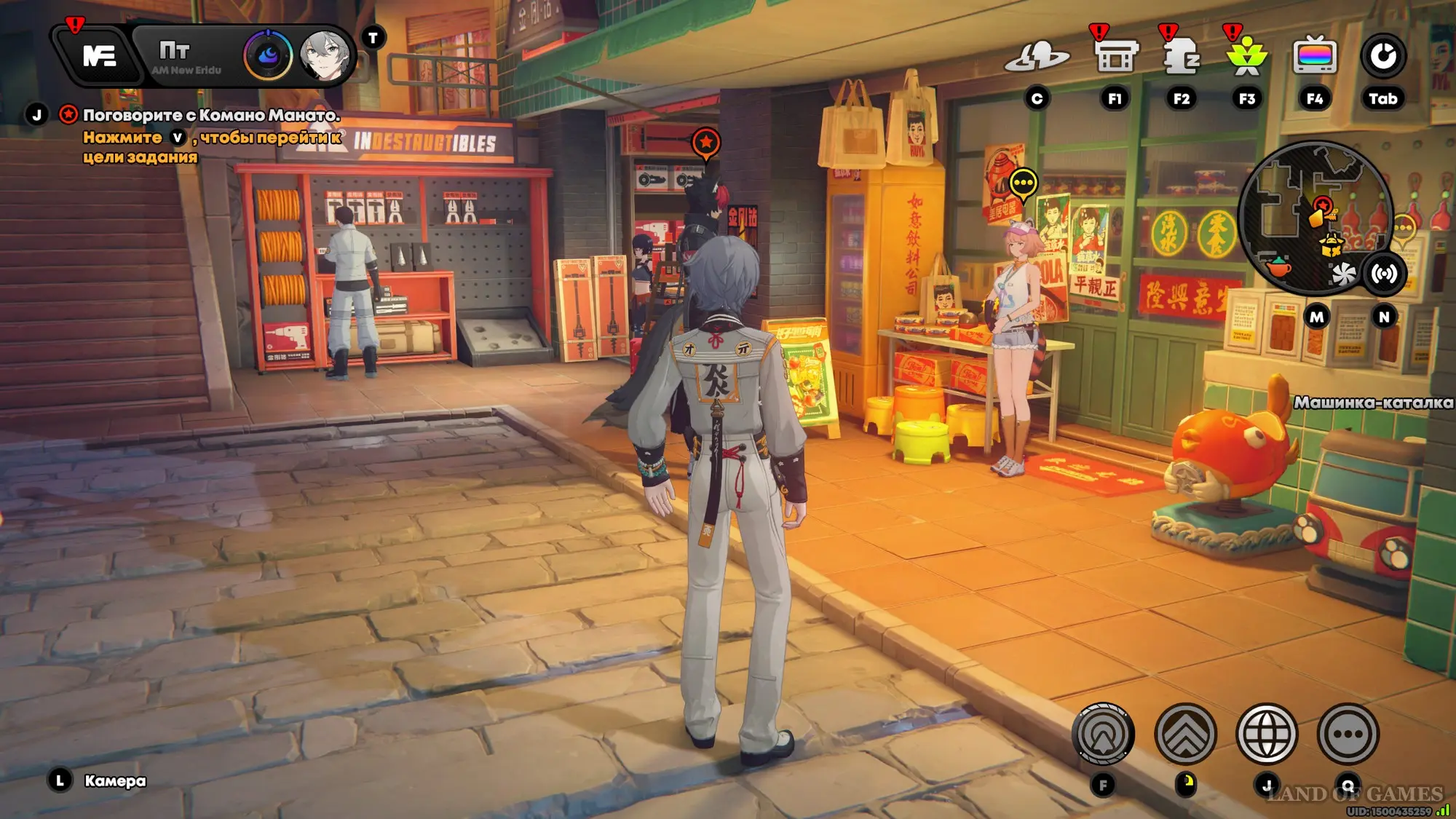This screenshot has width=1456, height=819.
Task: Open the circular power-style icon
Action: coord(1383,56)
